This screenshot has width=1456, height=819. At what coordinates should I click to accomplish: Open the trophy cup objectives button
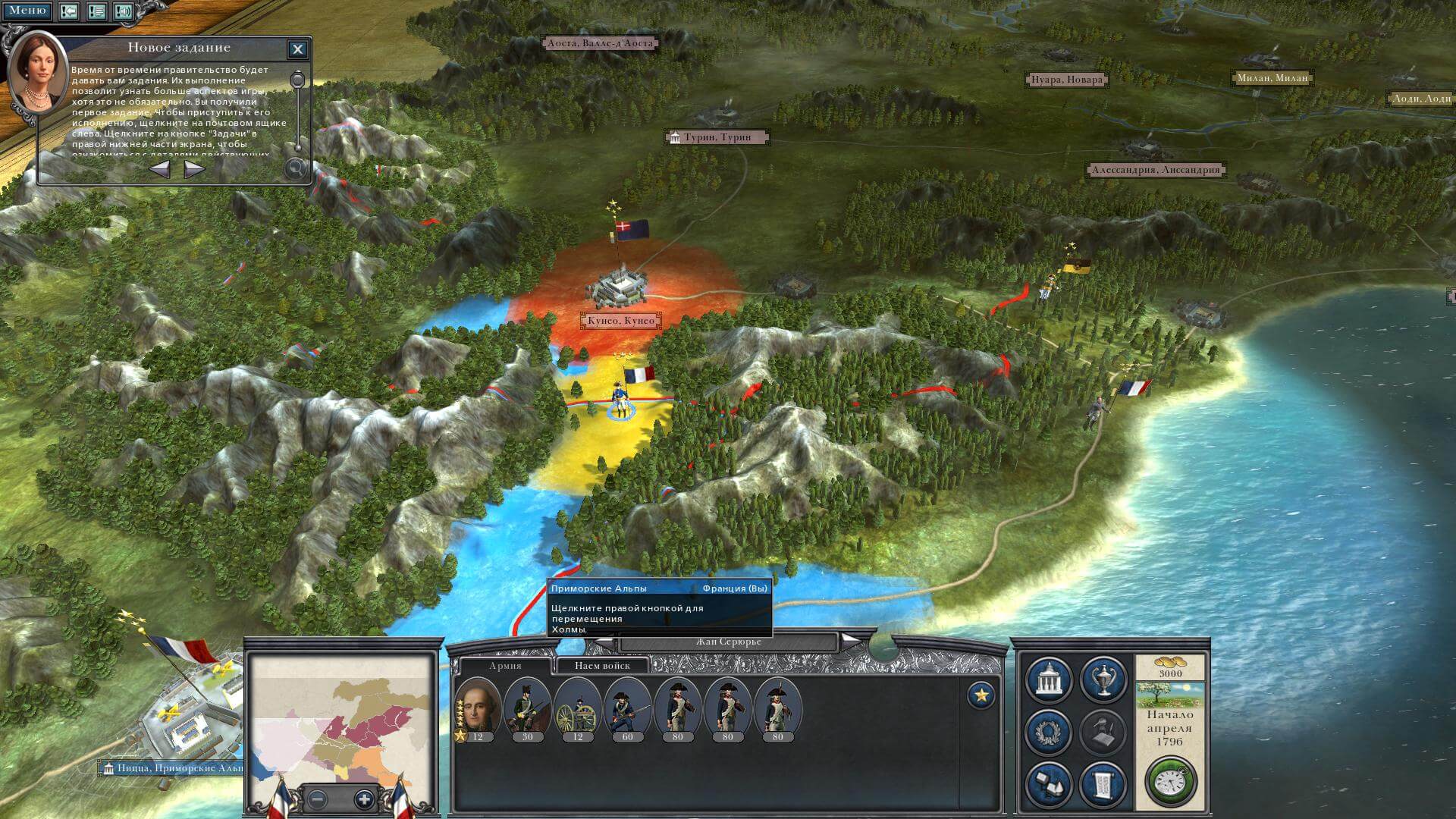(x=1103, y=679)
